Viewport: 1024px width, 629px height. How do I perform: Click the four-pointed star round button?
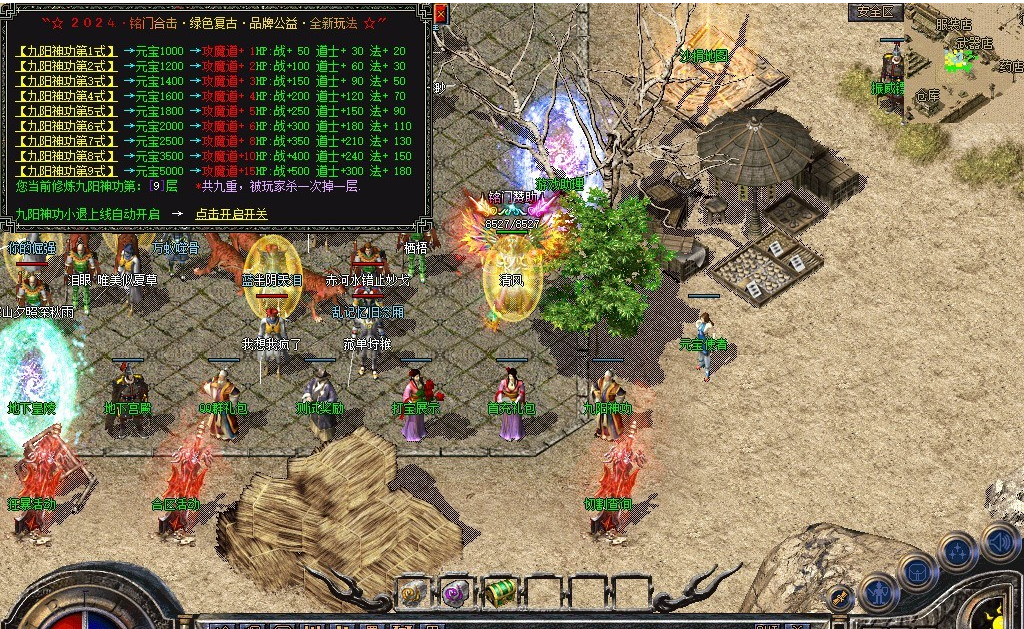click(958, 551)
